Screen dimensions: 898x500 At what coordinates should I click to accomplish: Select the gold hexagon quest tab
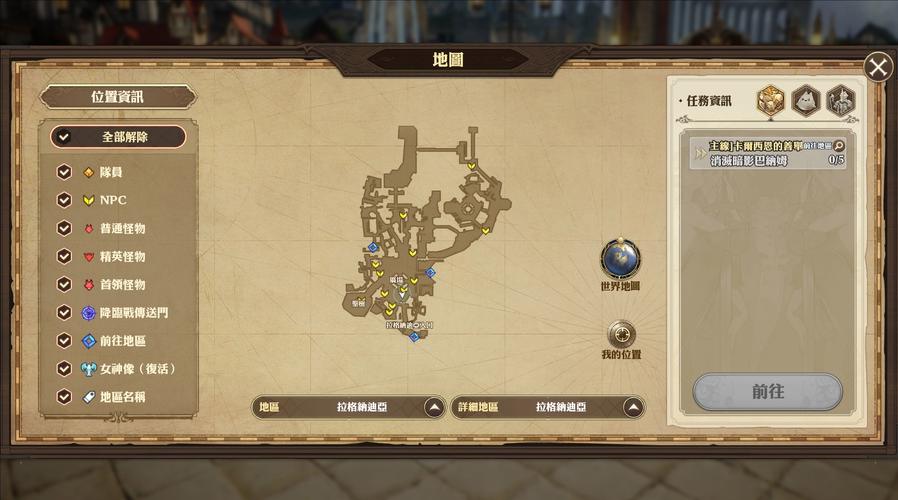click(x=771, y=100)
